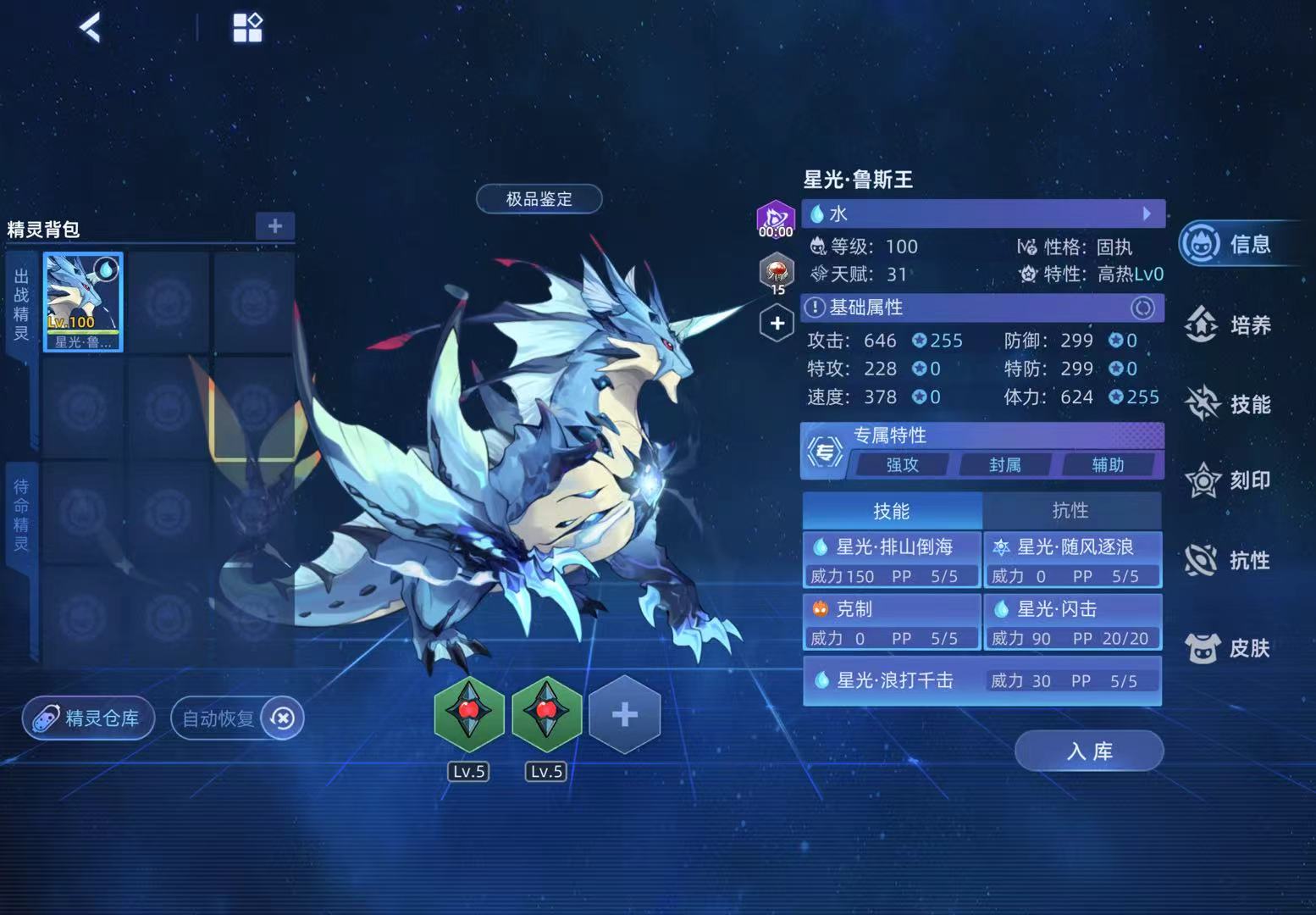
Task: Add a spirit with the 精灵背包 plus button
Action: pos(275,226)
